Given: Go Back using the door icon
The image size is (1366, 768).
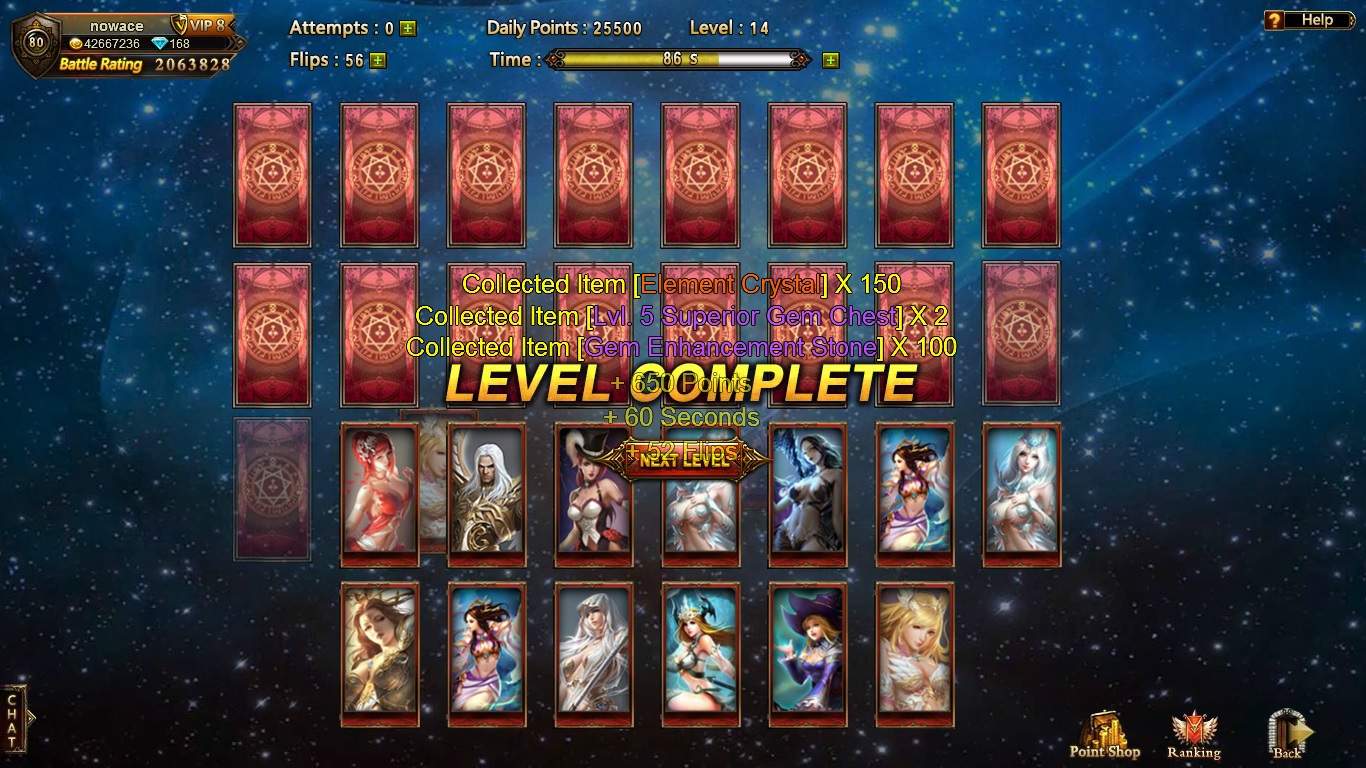Looking at the screenshot, I should (x=1287, y=735).
